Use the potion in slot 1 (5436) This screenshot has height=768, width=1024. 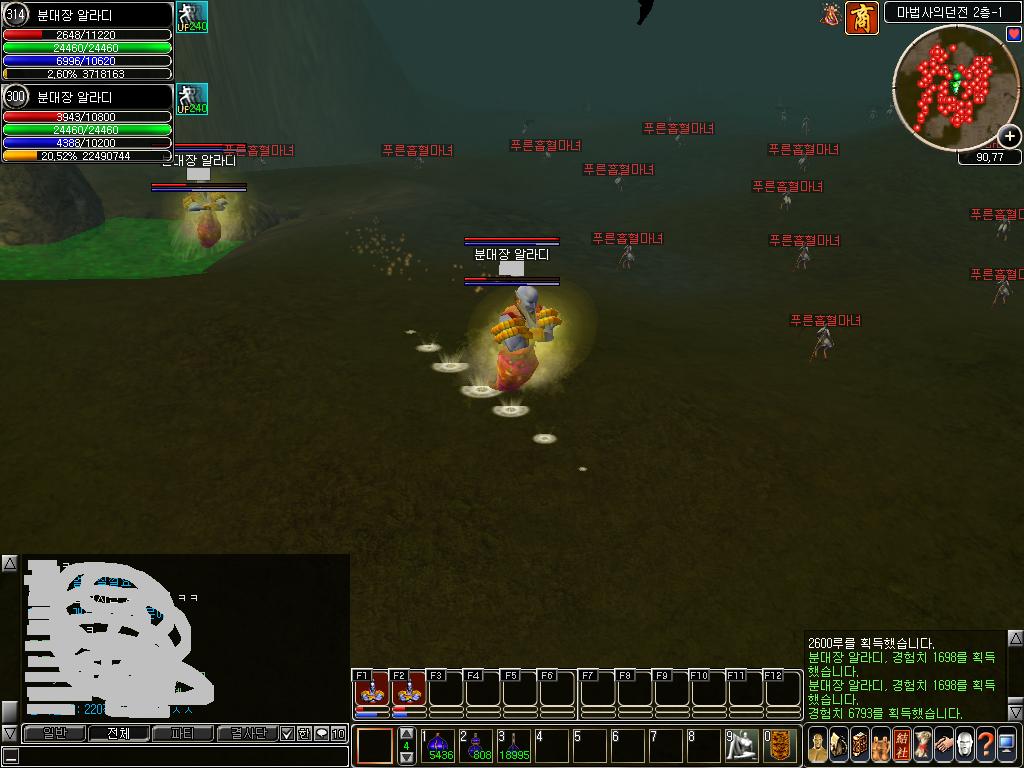coord(440,745)
